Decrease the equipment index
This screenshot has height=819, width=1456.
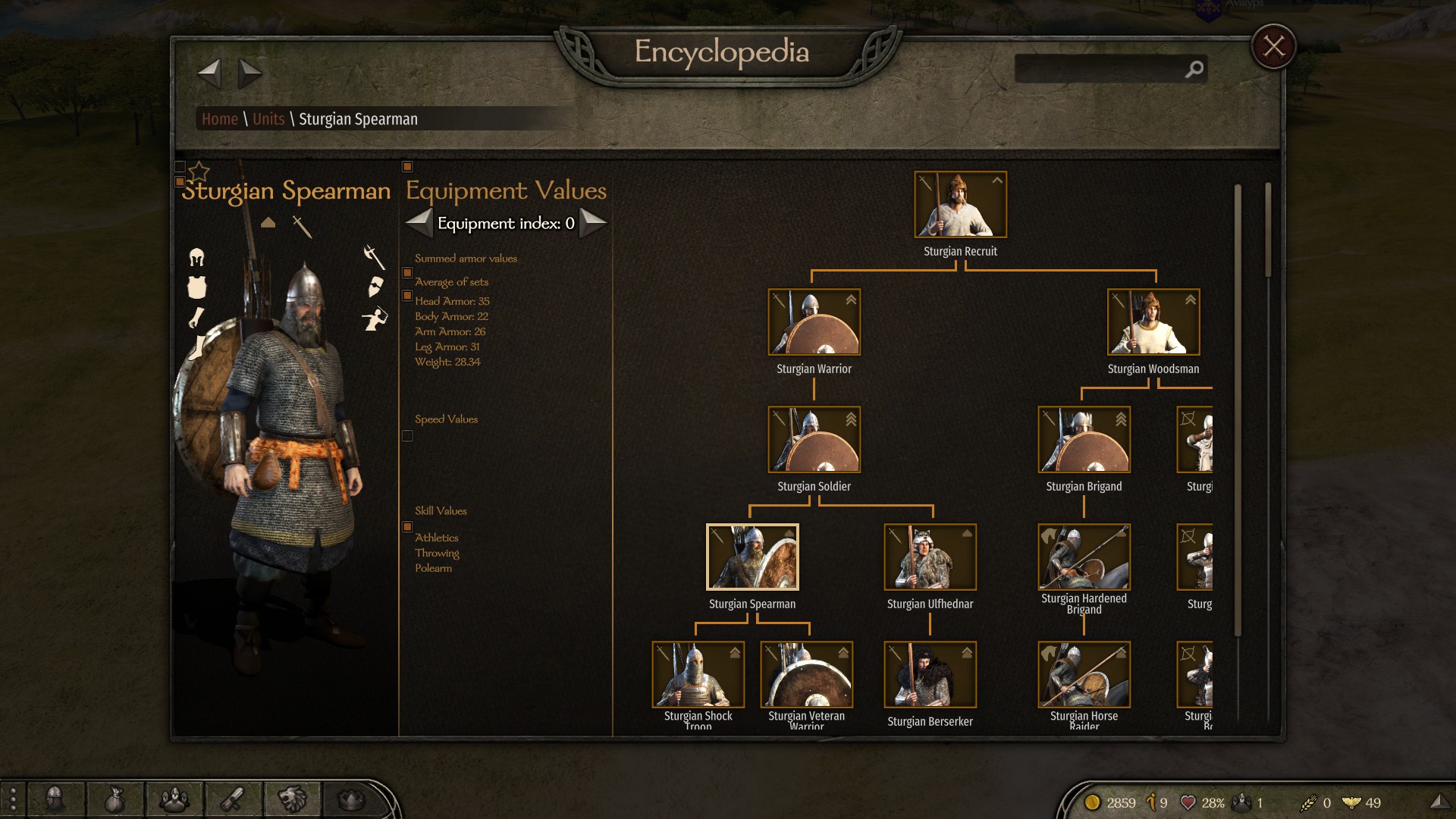click(x=419, y=223)
